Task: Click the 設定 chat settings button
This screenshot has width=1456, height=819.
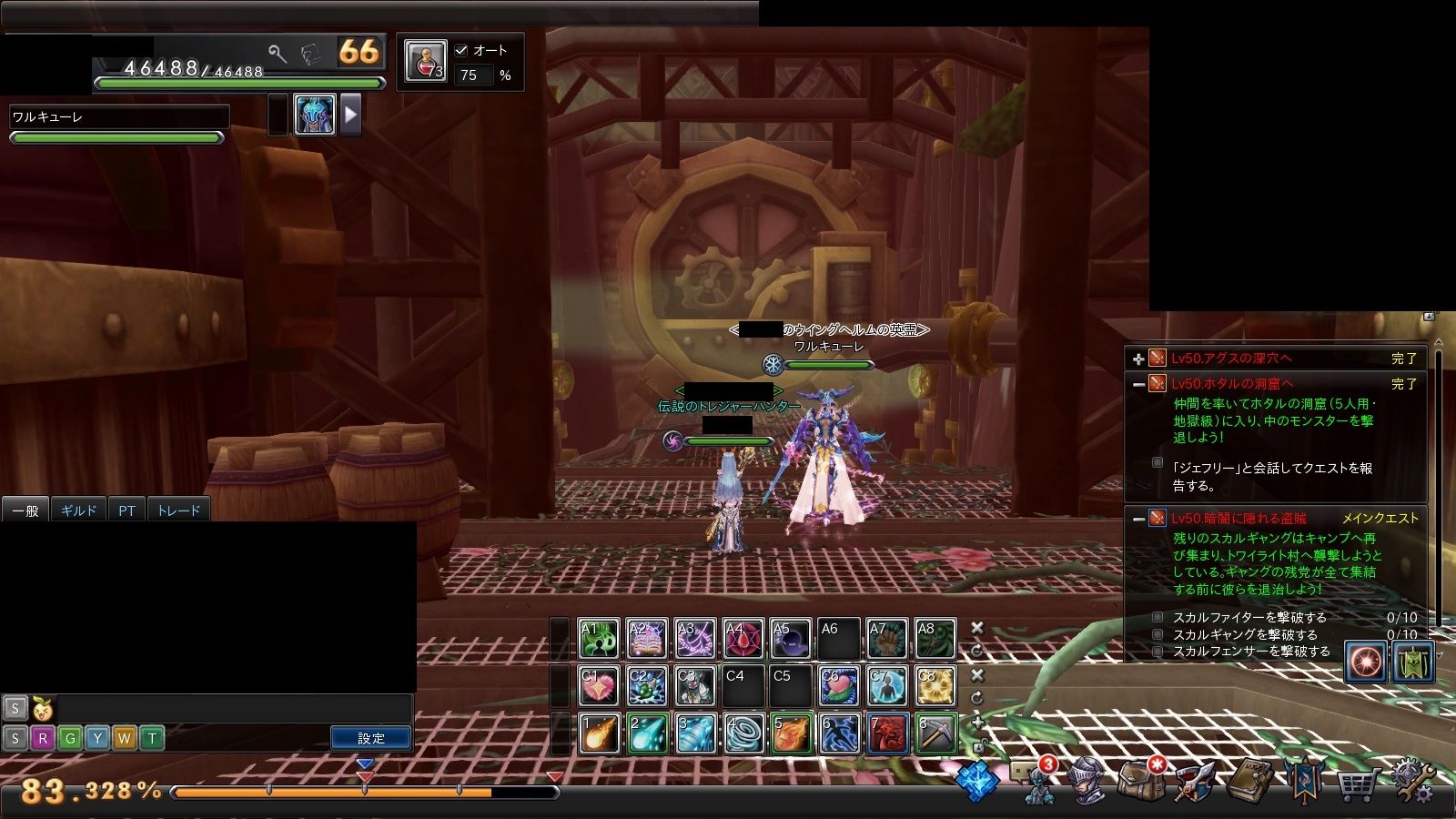Action: click(370, 738)
